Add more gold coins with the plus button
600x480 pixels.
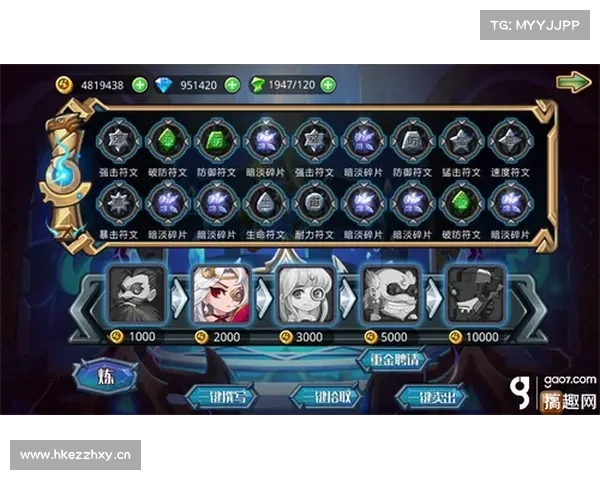[139, 85]
